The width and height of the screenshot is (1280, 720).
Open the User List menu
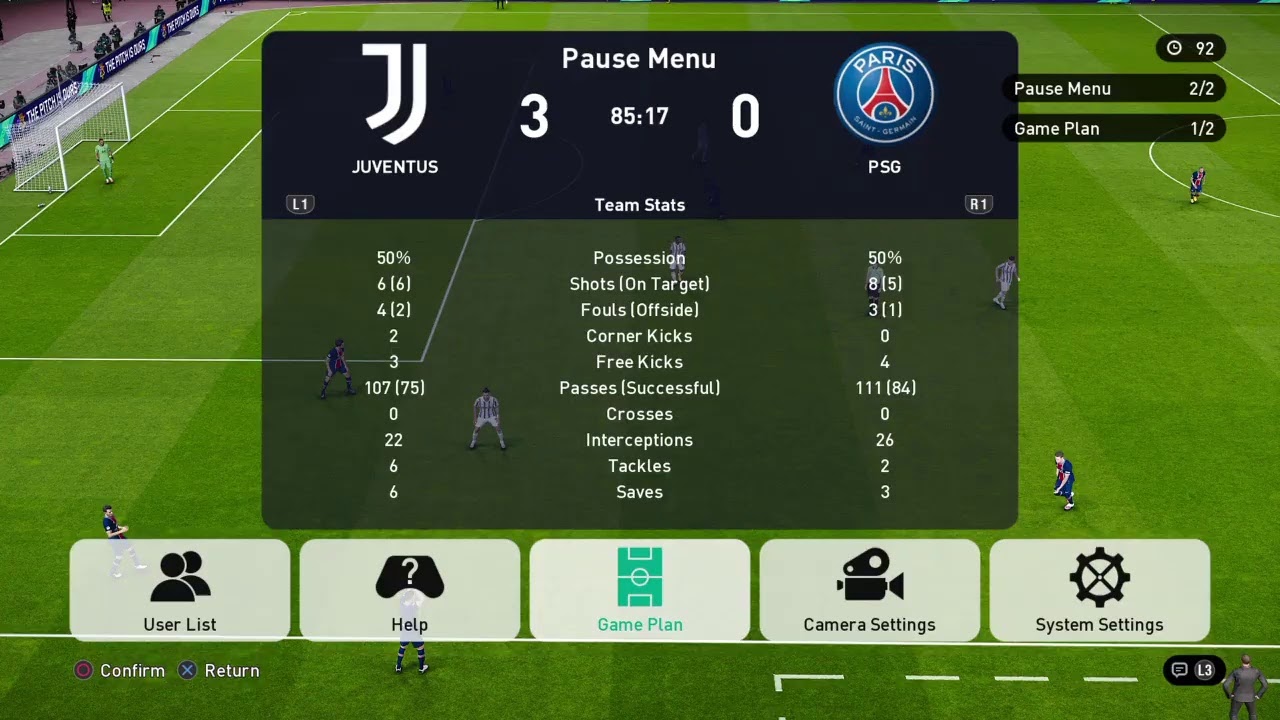(x=180, y=590)
